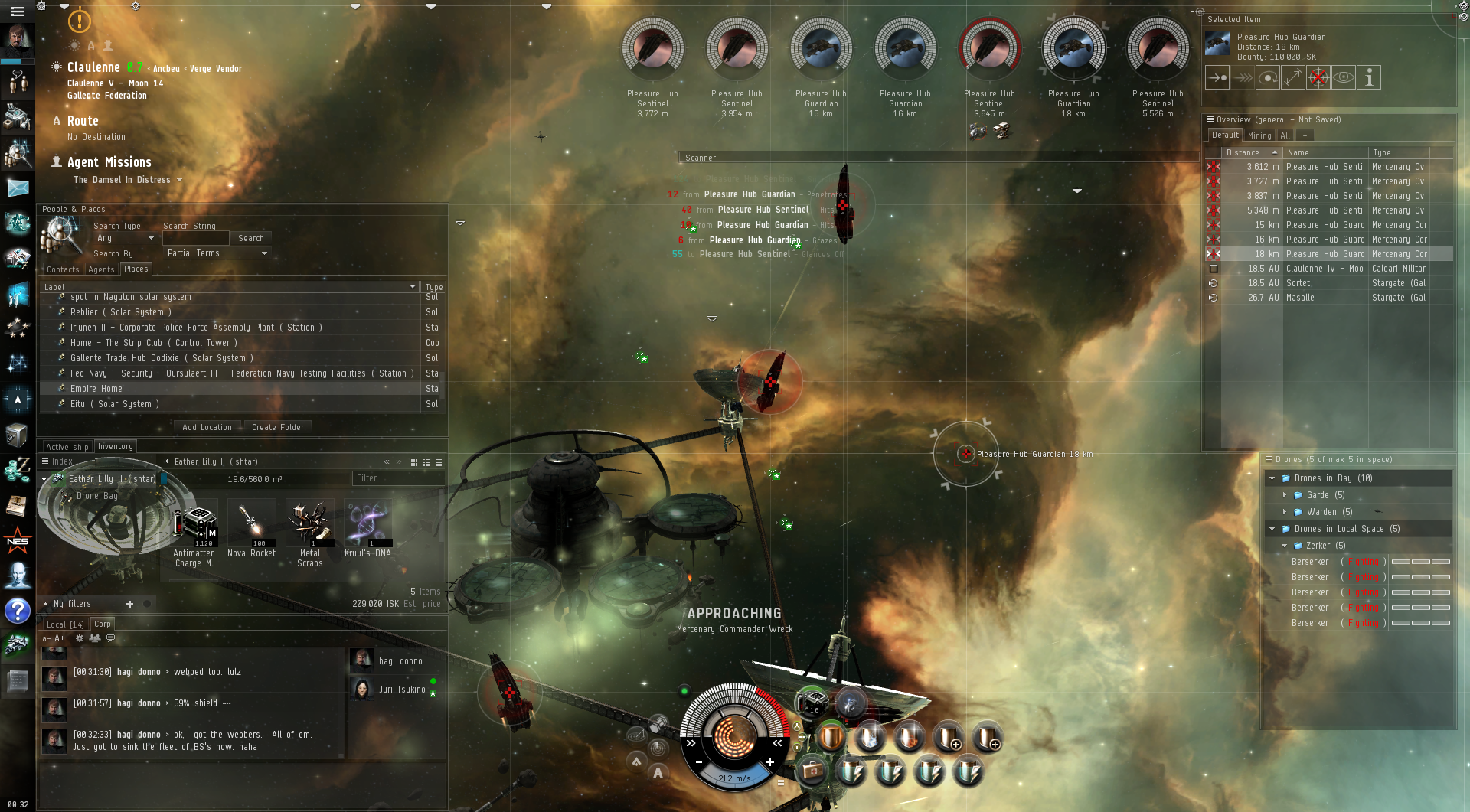Open the Search Type dropdown set to Any

click(125, 238)
